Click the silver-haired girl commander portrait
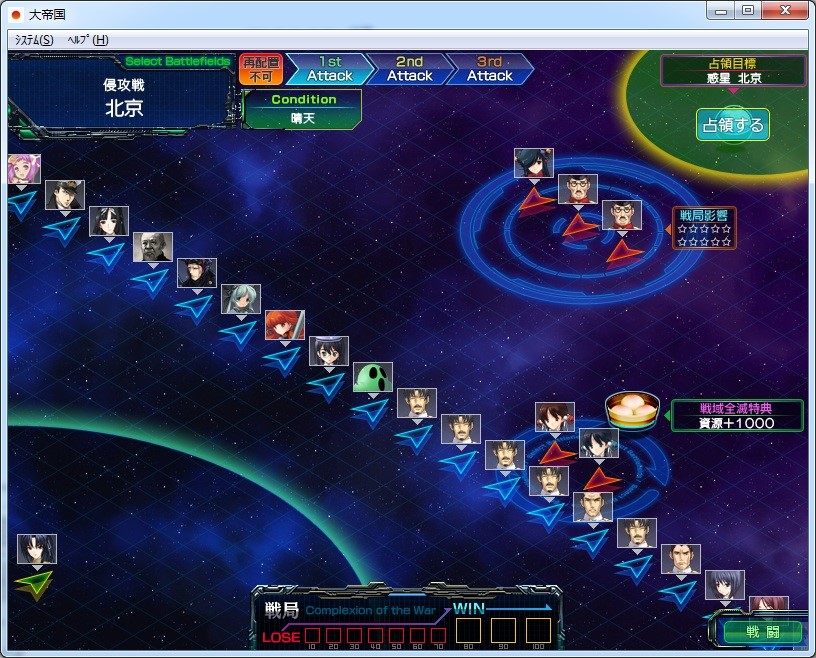816x658 pixels. click(240, 299)
